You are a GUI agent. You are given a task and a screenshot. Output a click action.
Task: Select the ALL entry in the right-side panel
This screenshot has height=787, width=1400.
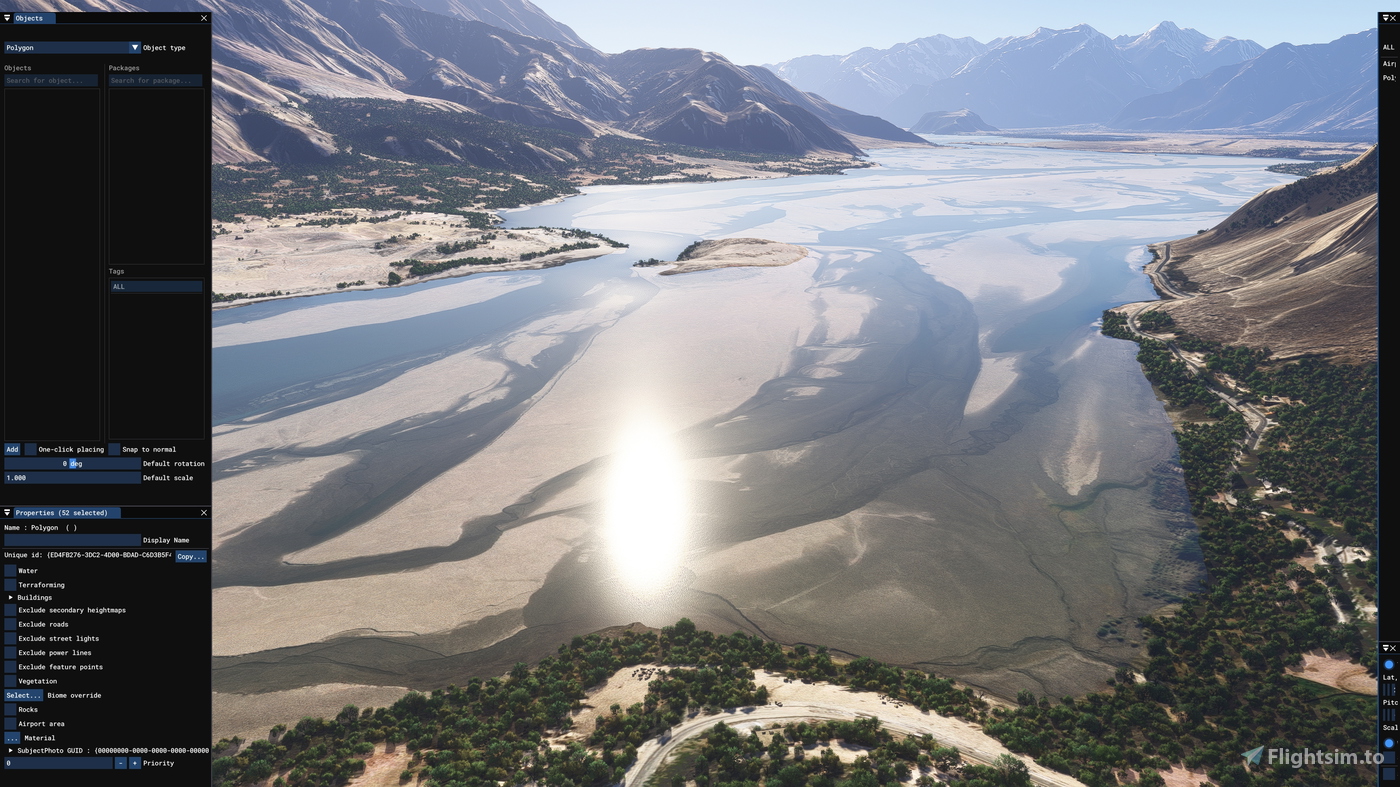tap(1388, 47)
